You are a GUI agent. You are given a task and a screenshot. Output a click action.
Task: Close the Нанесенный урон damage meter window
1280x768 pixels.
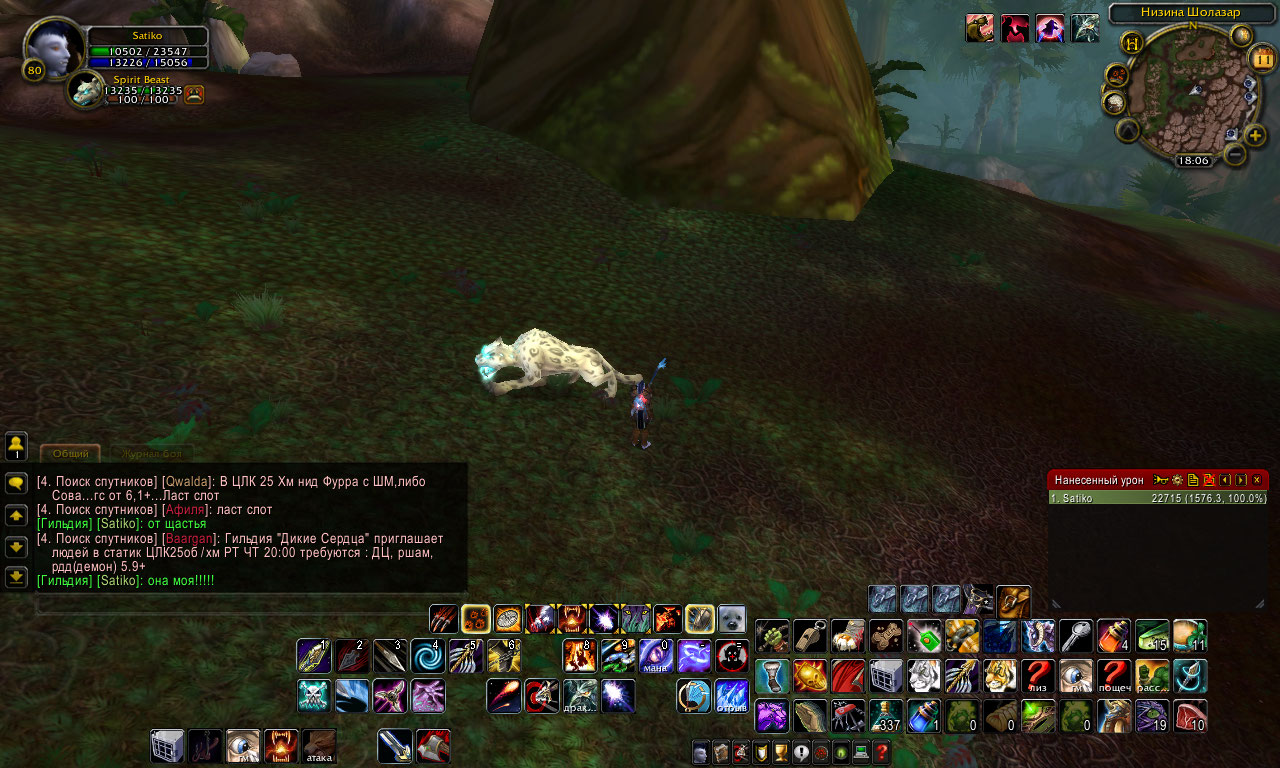1257,480
